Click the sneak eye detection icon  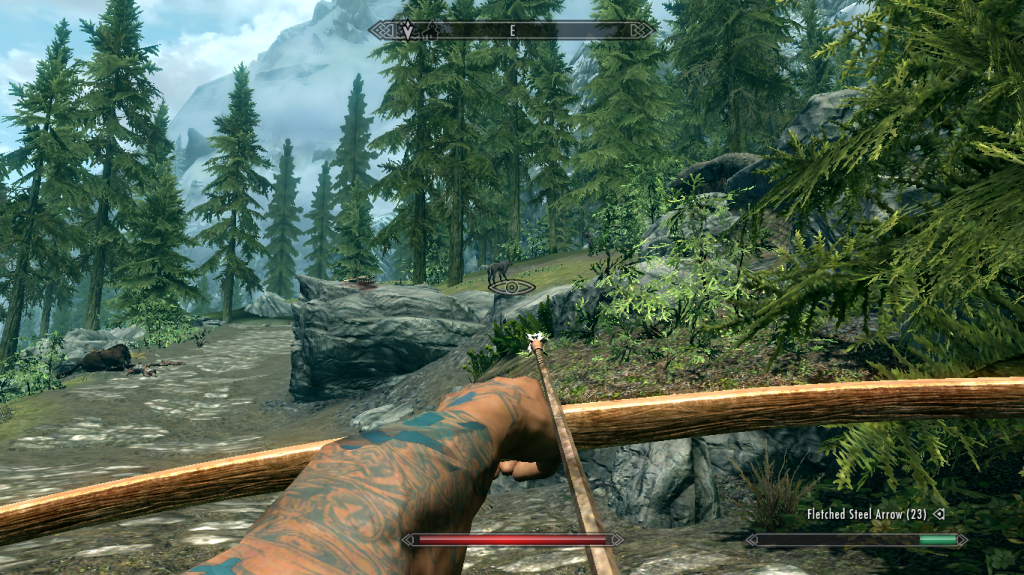[512, 287]
